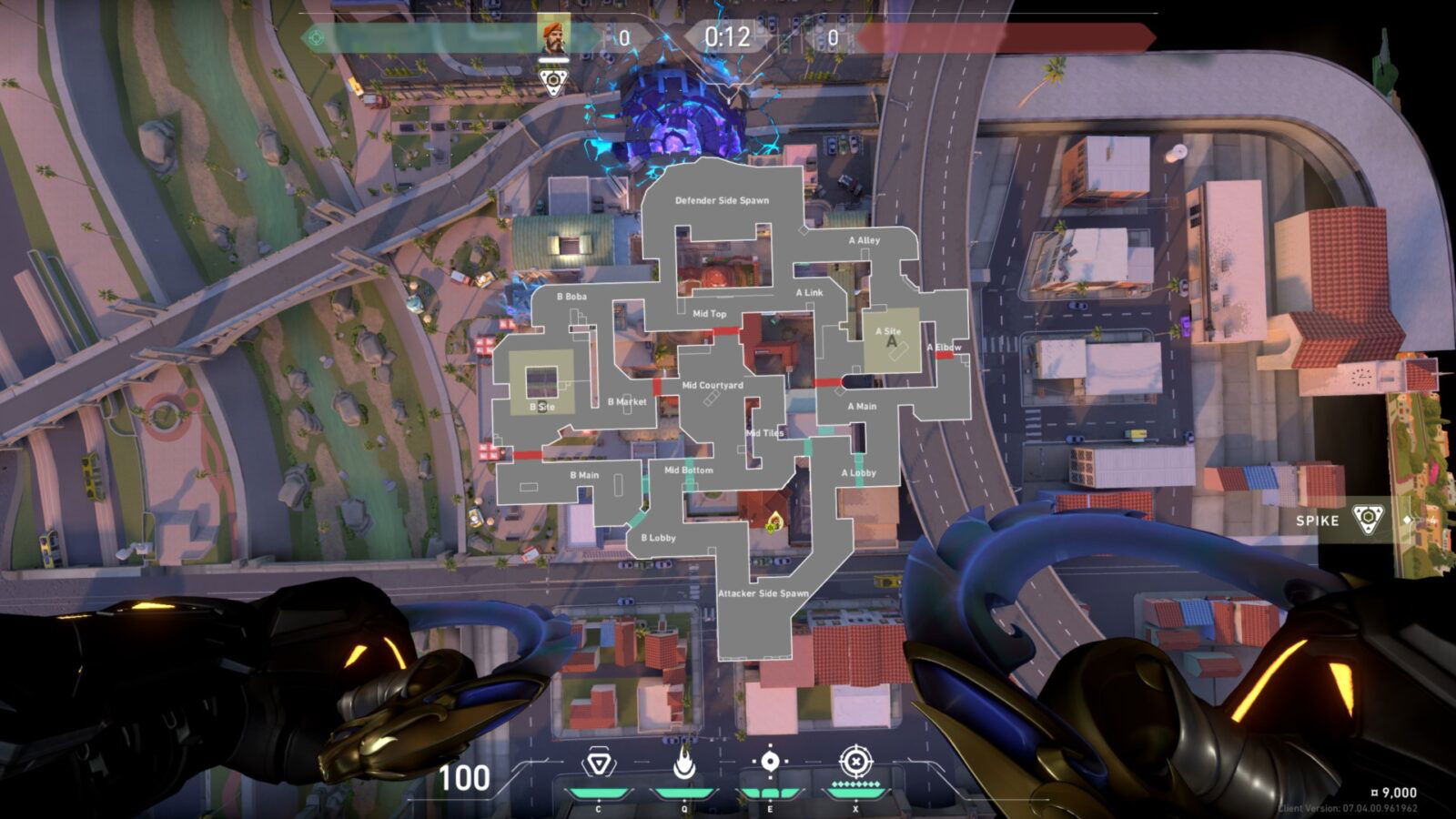The height and width of the screenshot is (819, 1456).
Task: Target A Alley on the map
Action: [864, 240]
